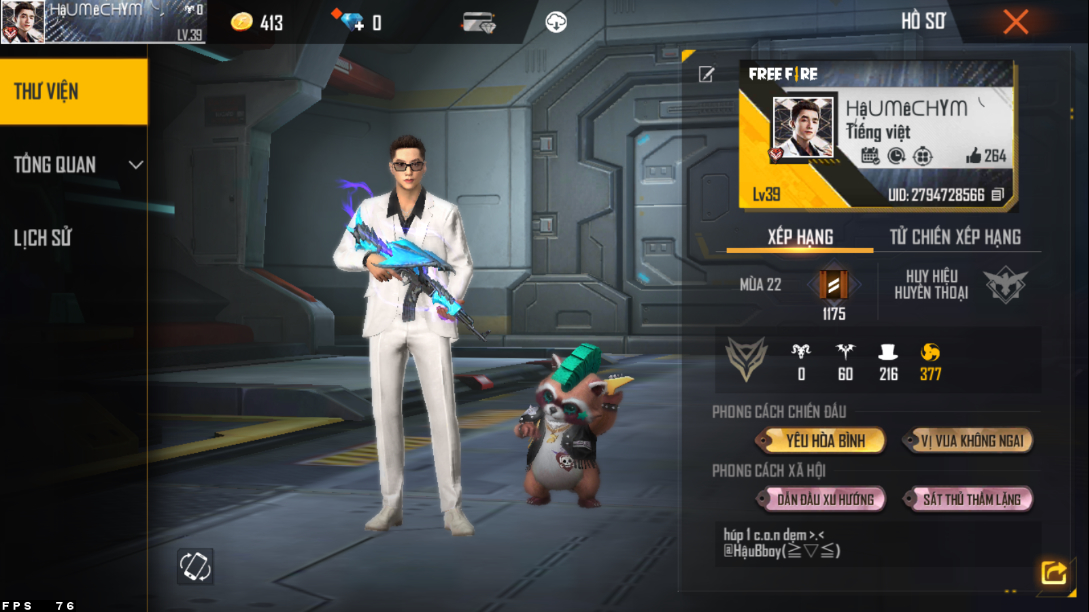Switch to the Tử Chiến Xếp Hạng tab
Image resolution: width=1089 pixels, height=612 pixels.
[x=955, y=236]
